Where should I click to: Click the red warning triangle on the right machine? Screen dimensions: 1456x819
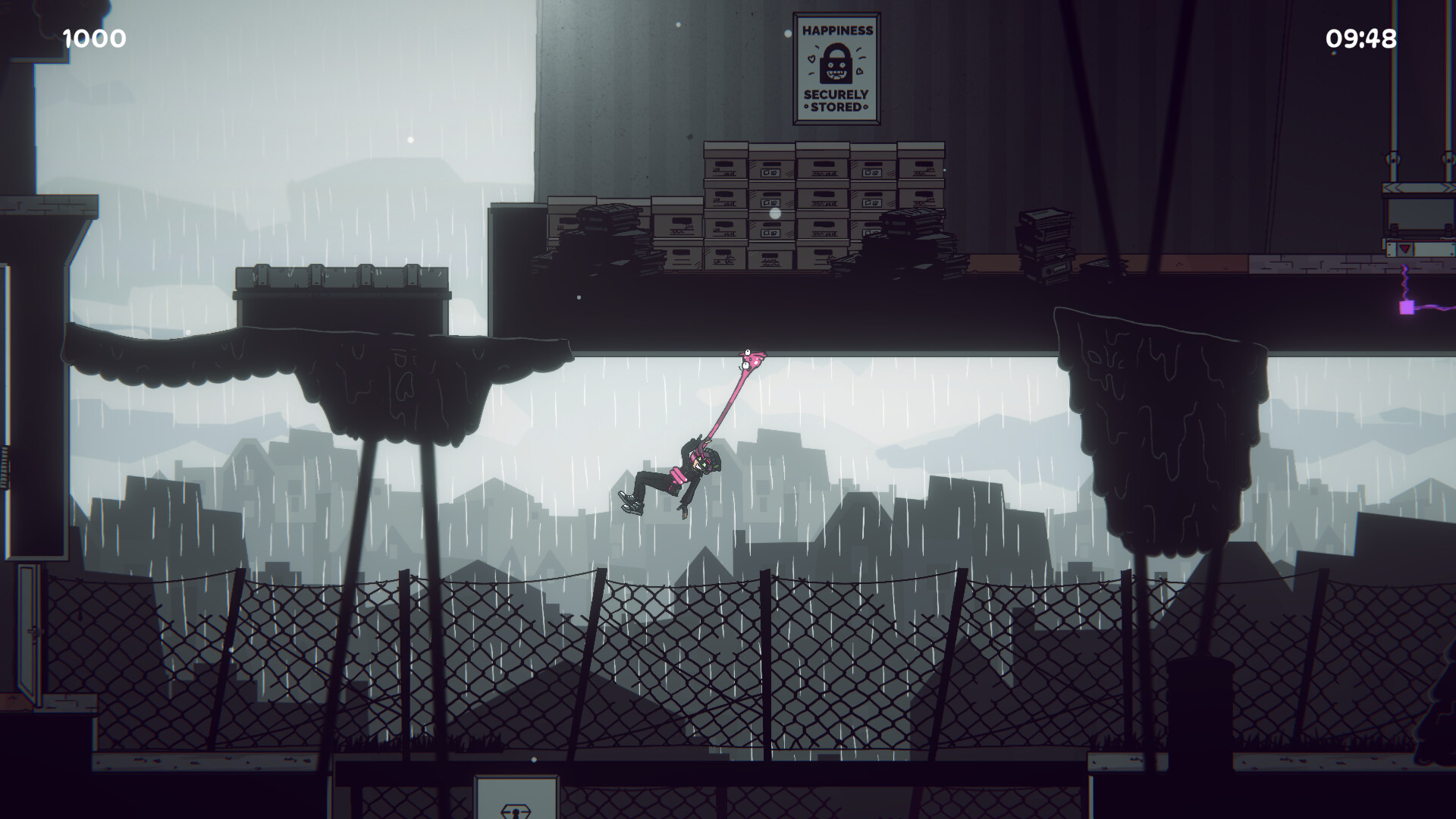click(1404, 249)
